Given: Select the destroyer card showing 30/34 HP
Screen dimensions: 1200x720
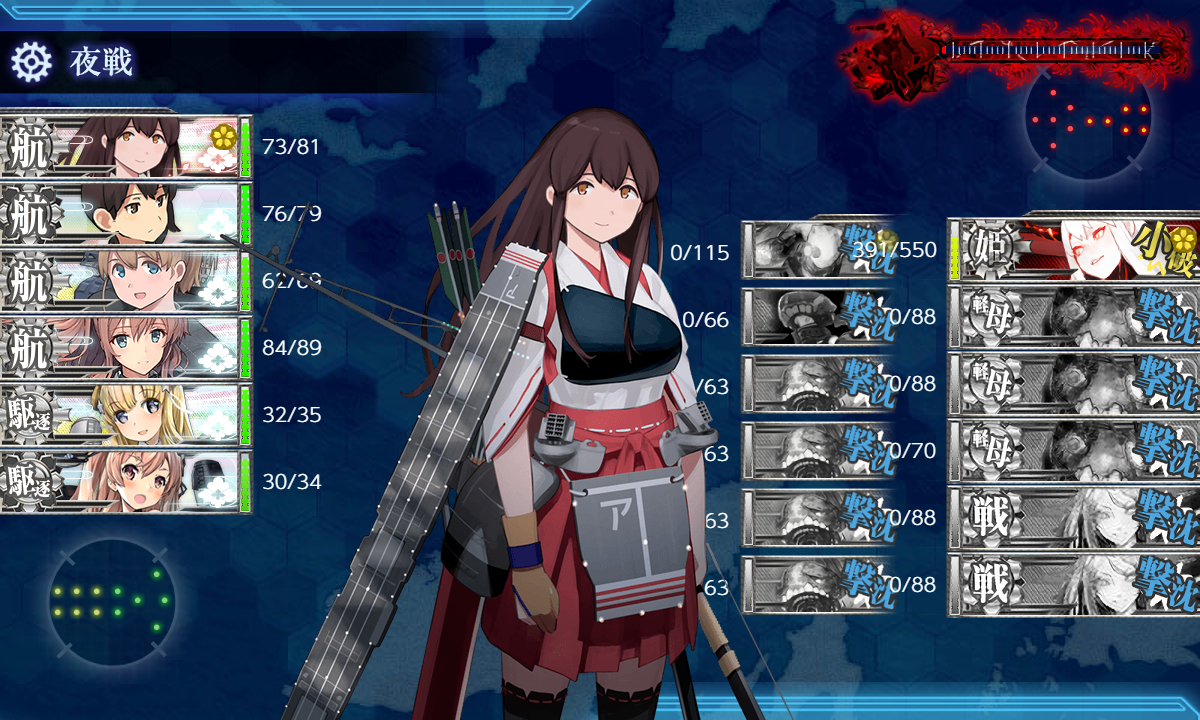Looking at the screenshot, I should (125, 481).
